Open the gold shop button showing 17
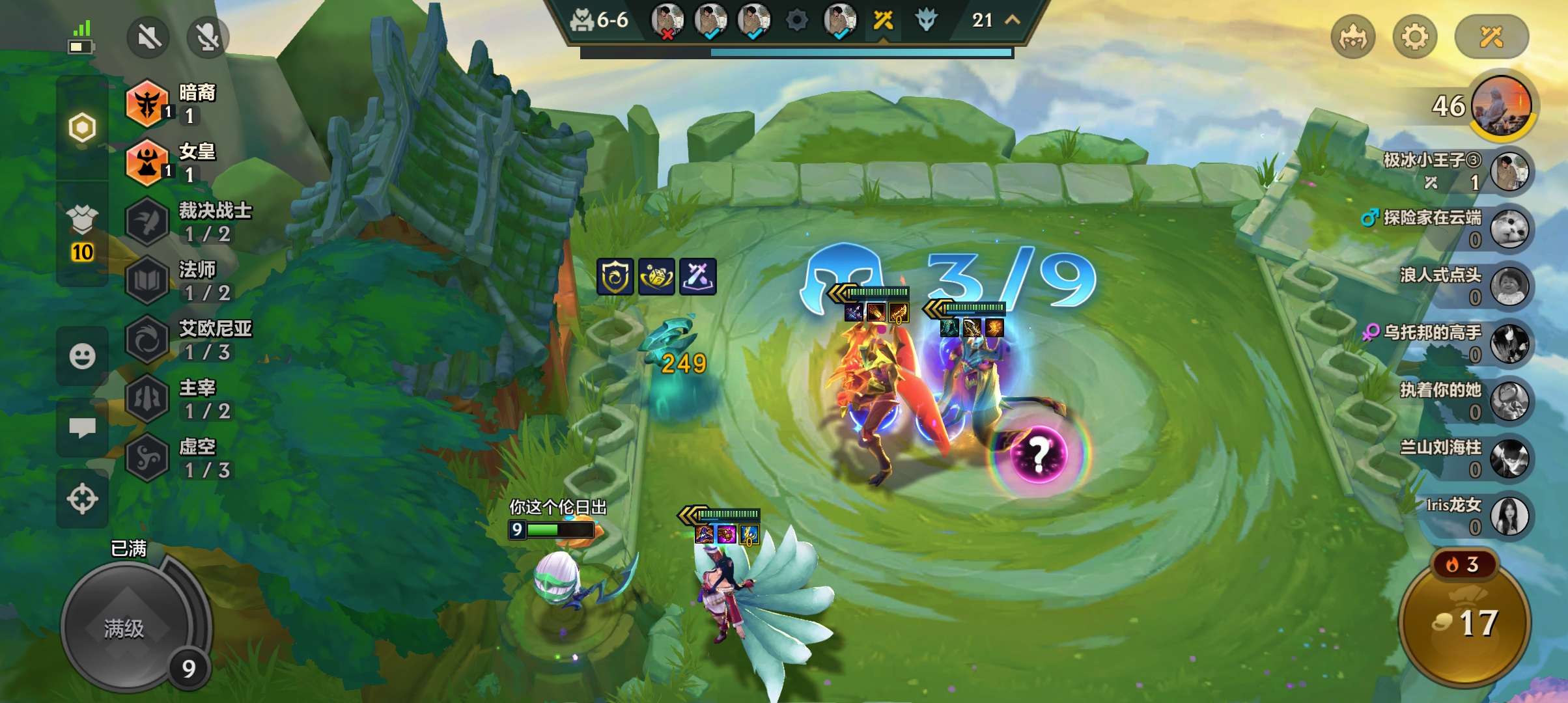The height and width of the screenshot is (703, 1568). [1465, 623]
